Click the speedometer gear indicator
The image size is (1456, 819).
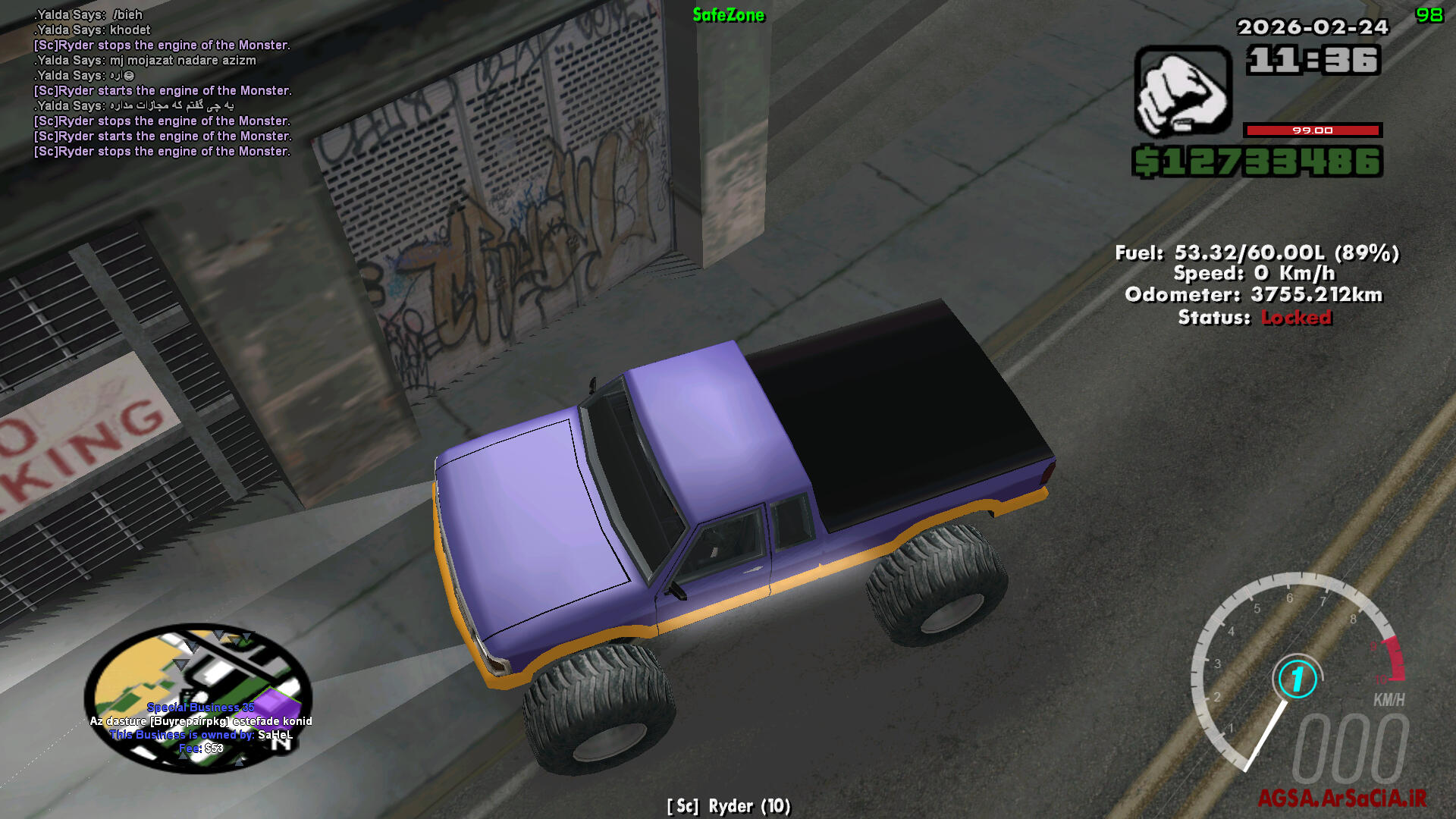point(1297,679)
